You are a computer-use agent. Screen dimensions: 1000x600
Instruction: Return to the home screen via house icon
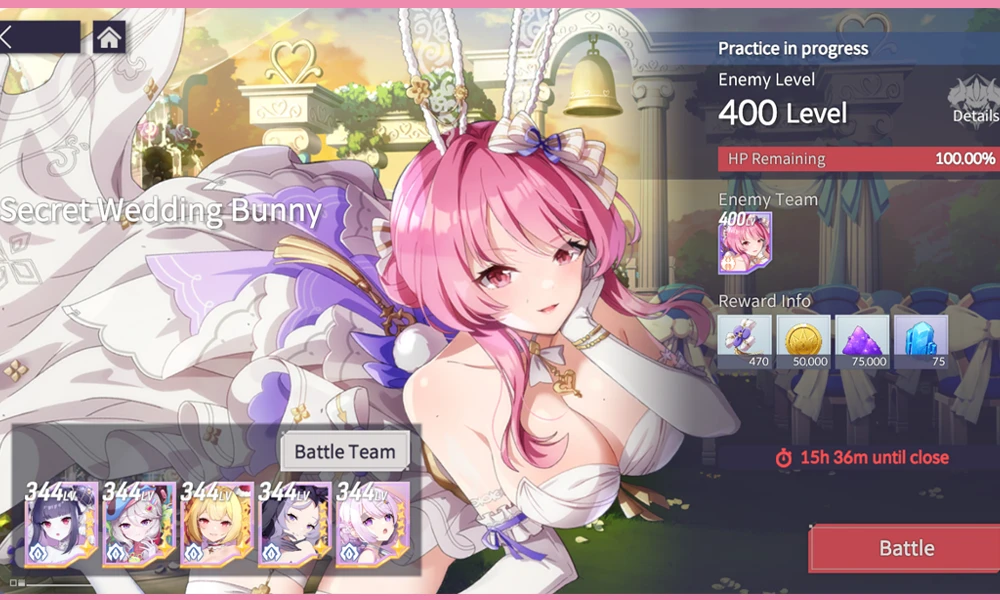click(109, 37)
